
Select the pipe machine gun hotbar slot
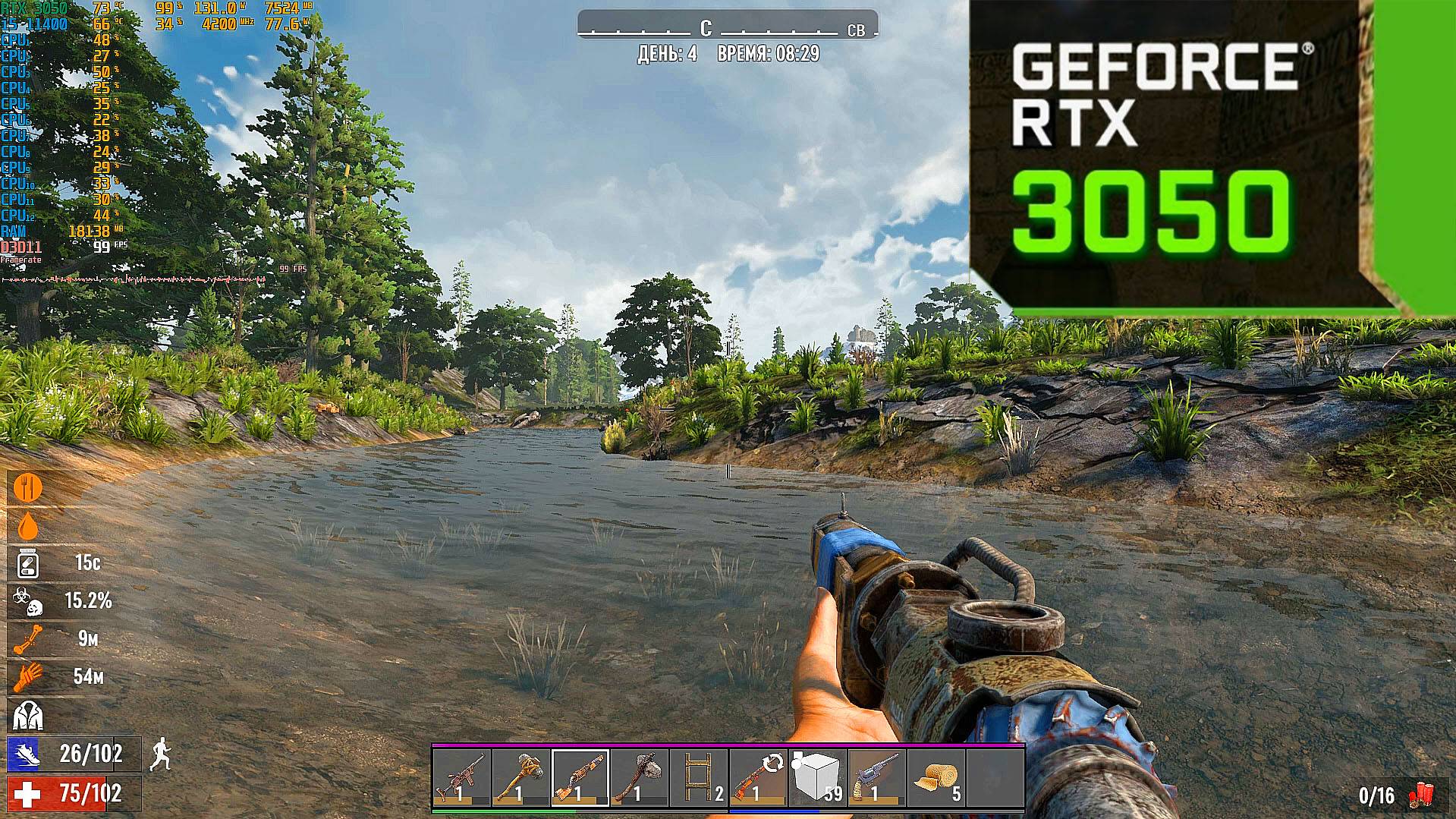(462, 777)
